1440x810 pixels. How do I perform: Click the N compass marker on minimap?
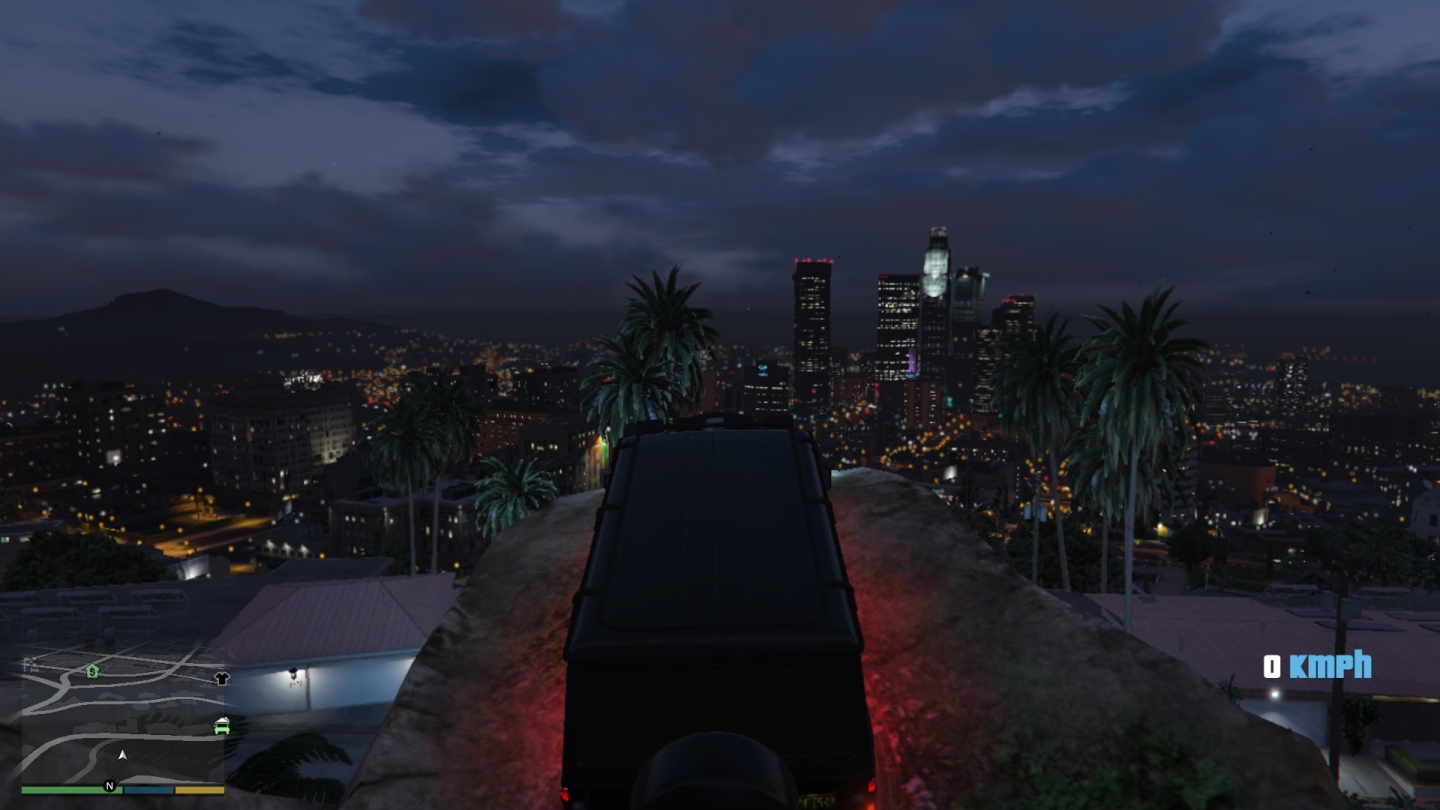[109, 785]
